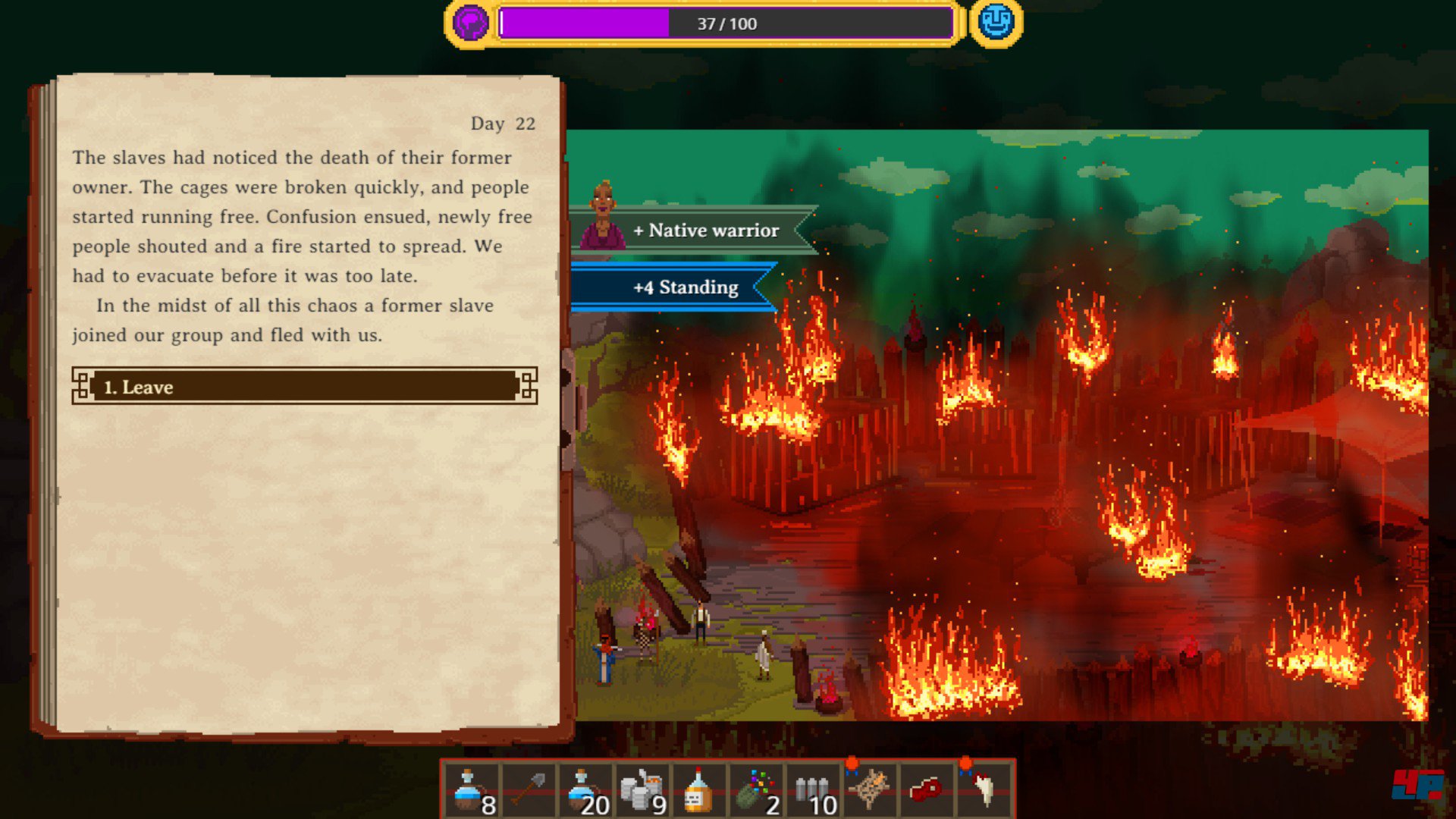Select the water flask stack of 8

(x=472, y=790)
